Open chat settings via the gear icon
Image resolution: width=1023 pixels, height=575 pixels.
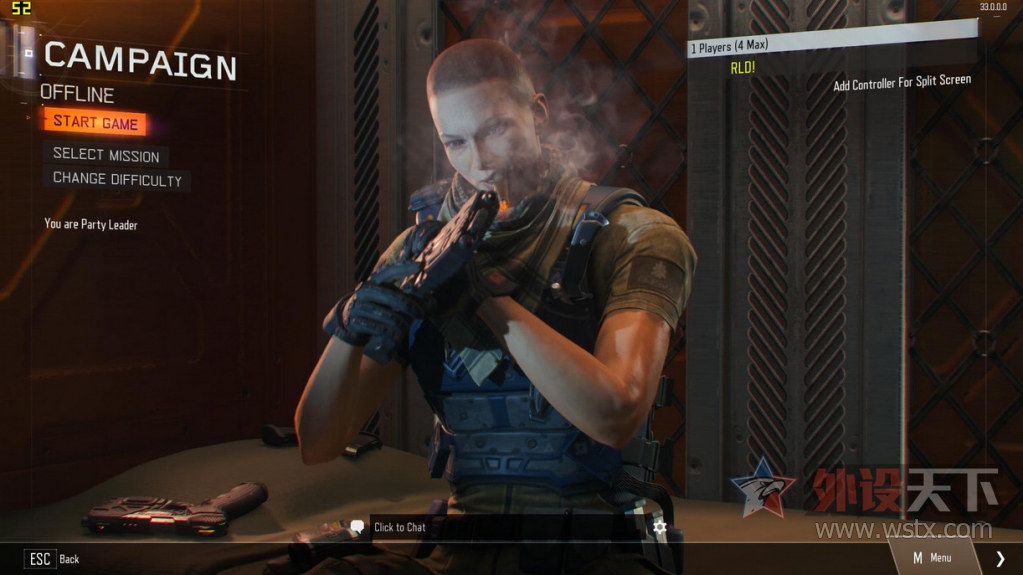(659, 527)
